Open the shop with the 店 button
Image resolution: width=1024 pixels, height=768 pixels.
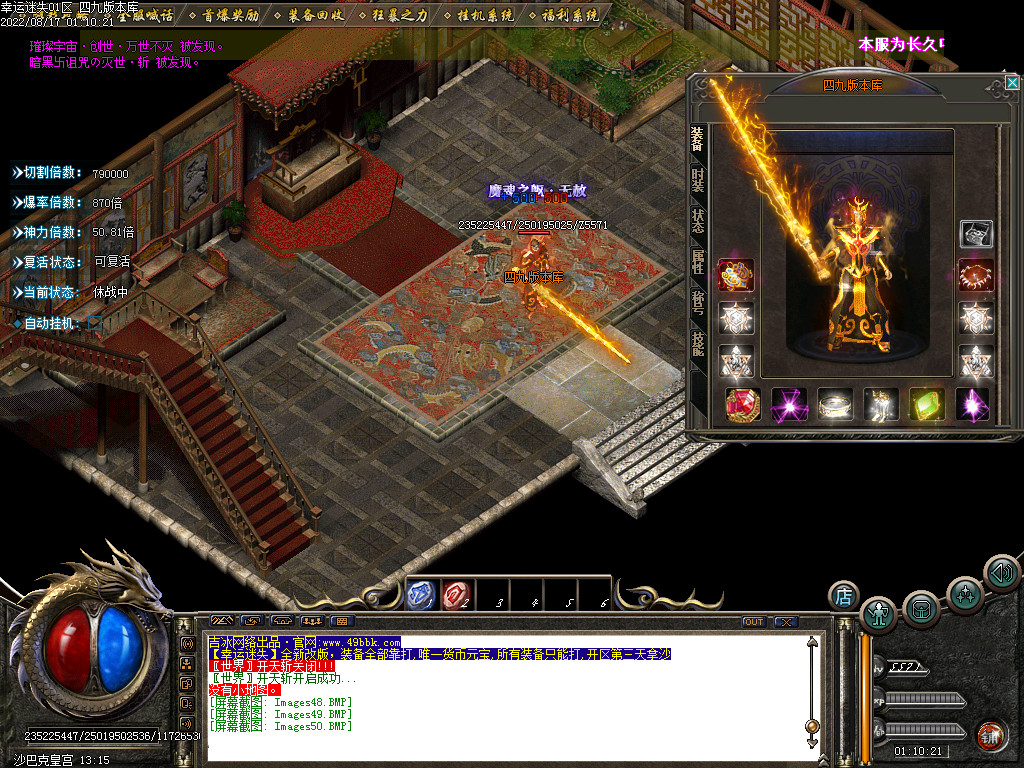(844, 596)
